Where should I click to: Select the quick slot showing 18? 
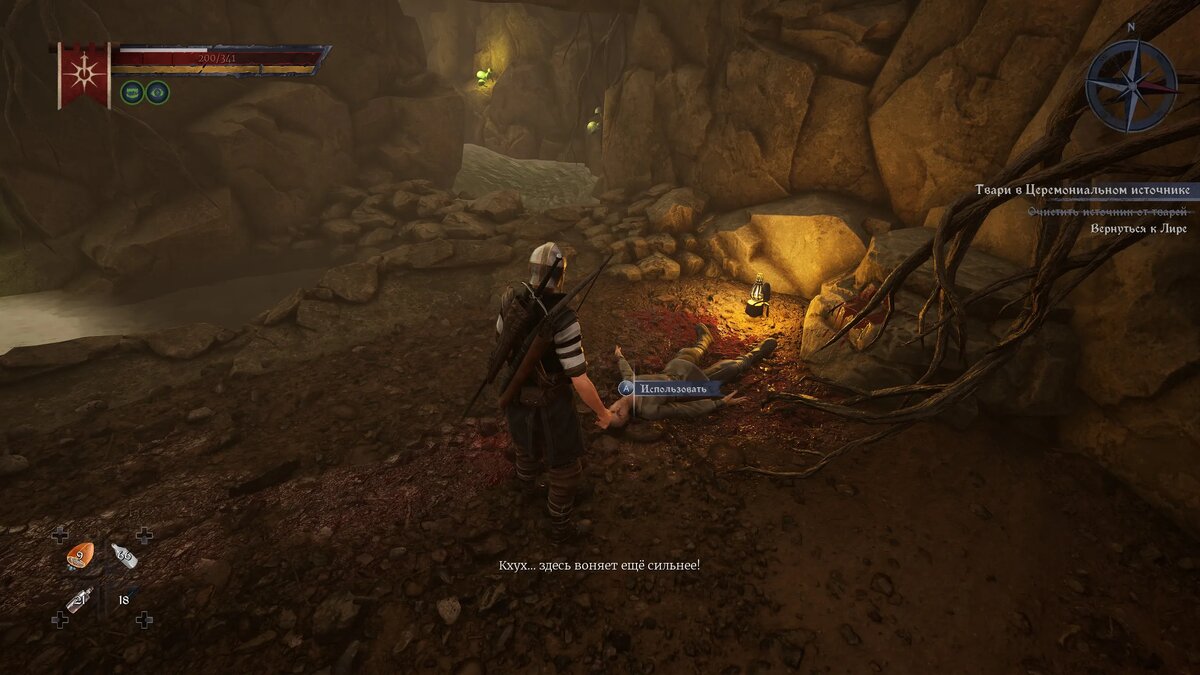[124, 600]
